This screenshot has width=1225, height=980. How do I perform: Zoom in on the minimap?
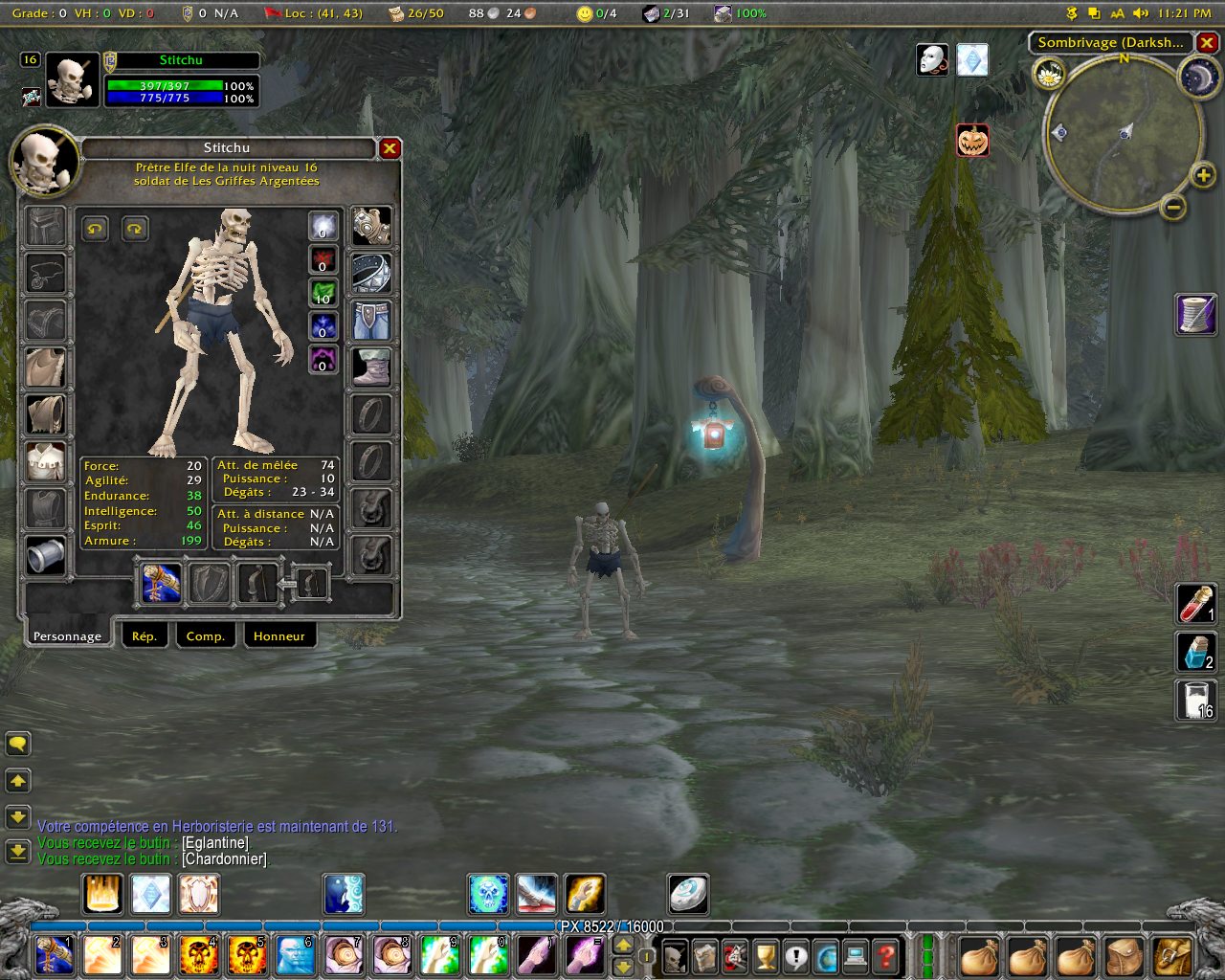[1203, 174]
